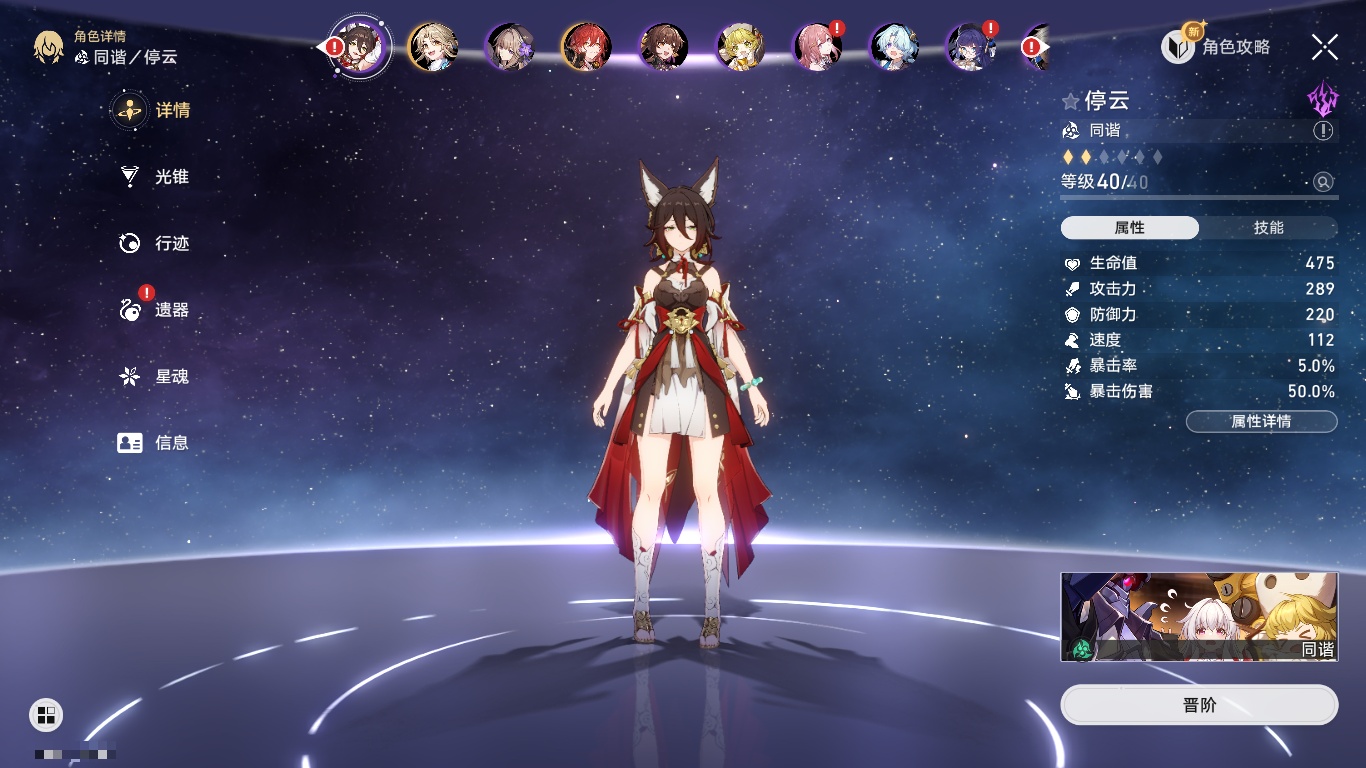The width and height of the screenshot is (1366, 768).
Task: Click the 晋阶 ascend button
Action: tap(1199, 705)
